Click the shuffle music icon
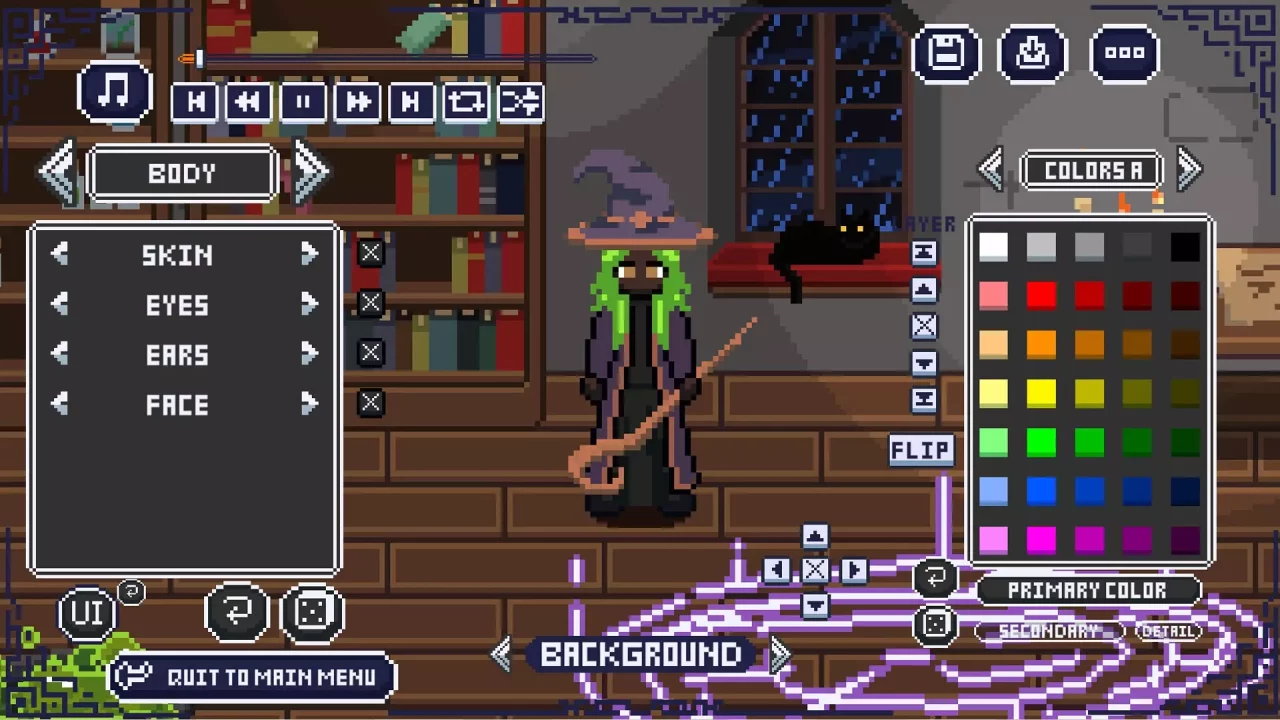This screenshot has height=720, width=1280. click(x=519, y=101)
